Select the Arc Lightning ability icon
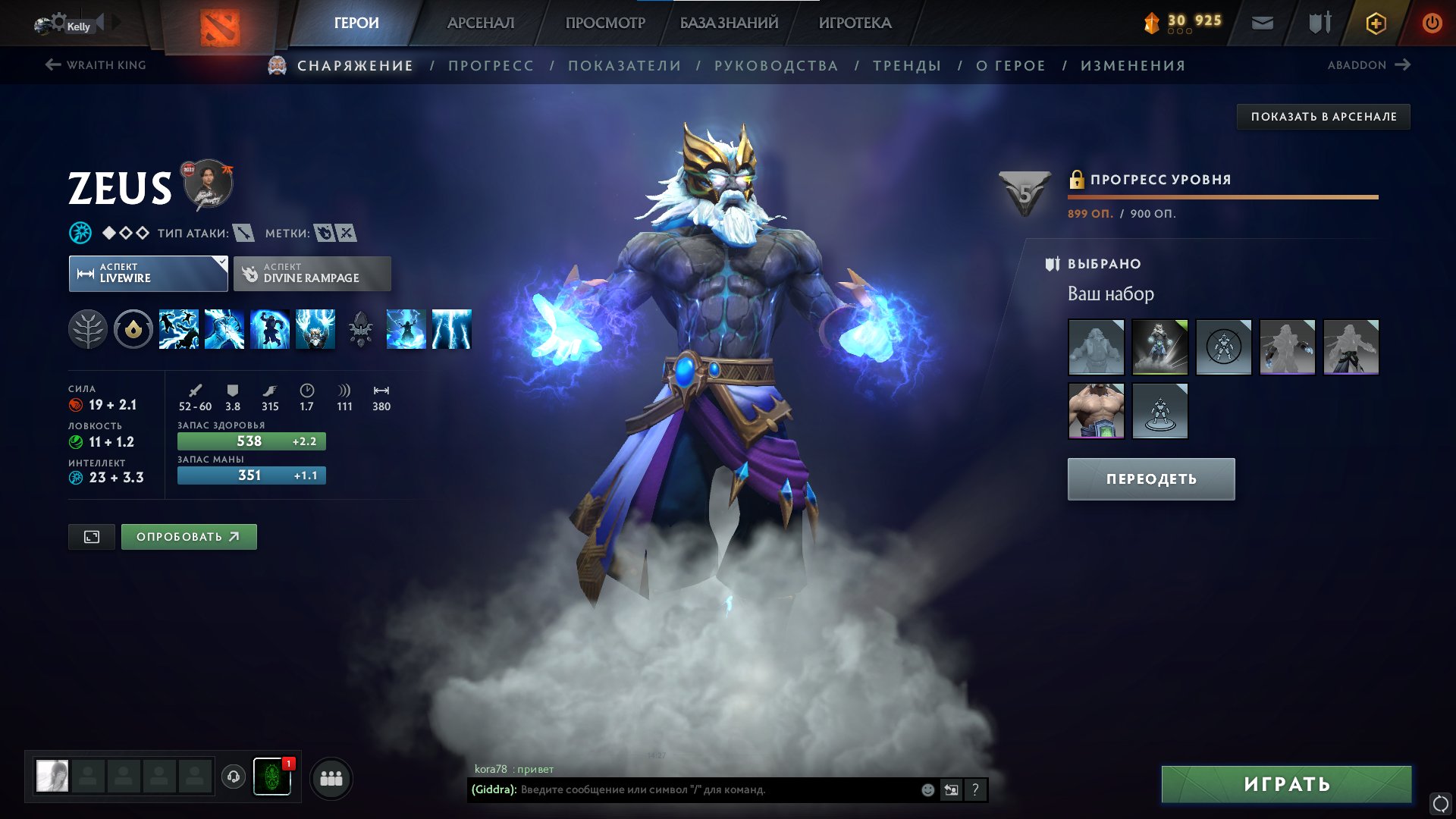1456x819 pixels. point(178,329)
